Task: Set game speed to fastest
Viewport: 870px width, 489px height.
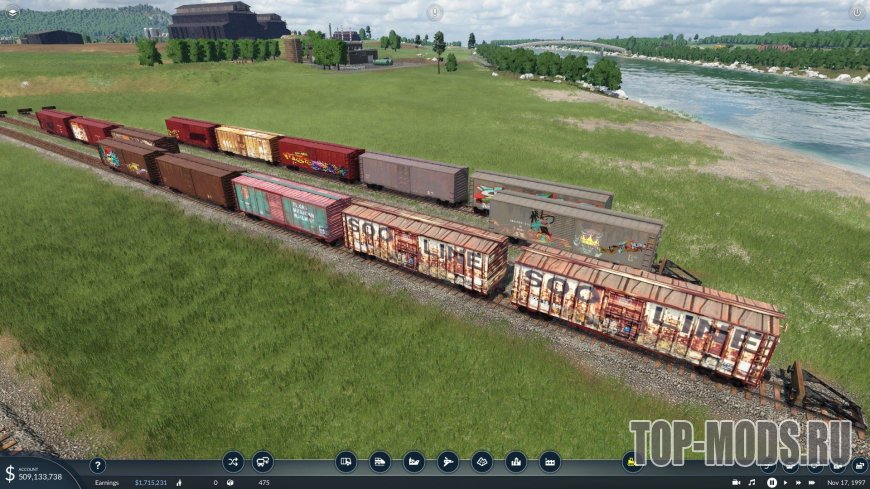Action: click(x=810, y=482)
